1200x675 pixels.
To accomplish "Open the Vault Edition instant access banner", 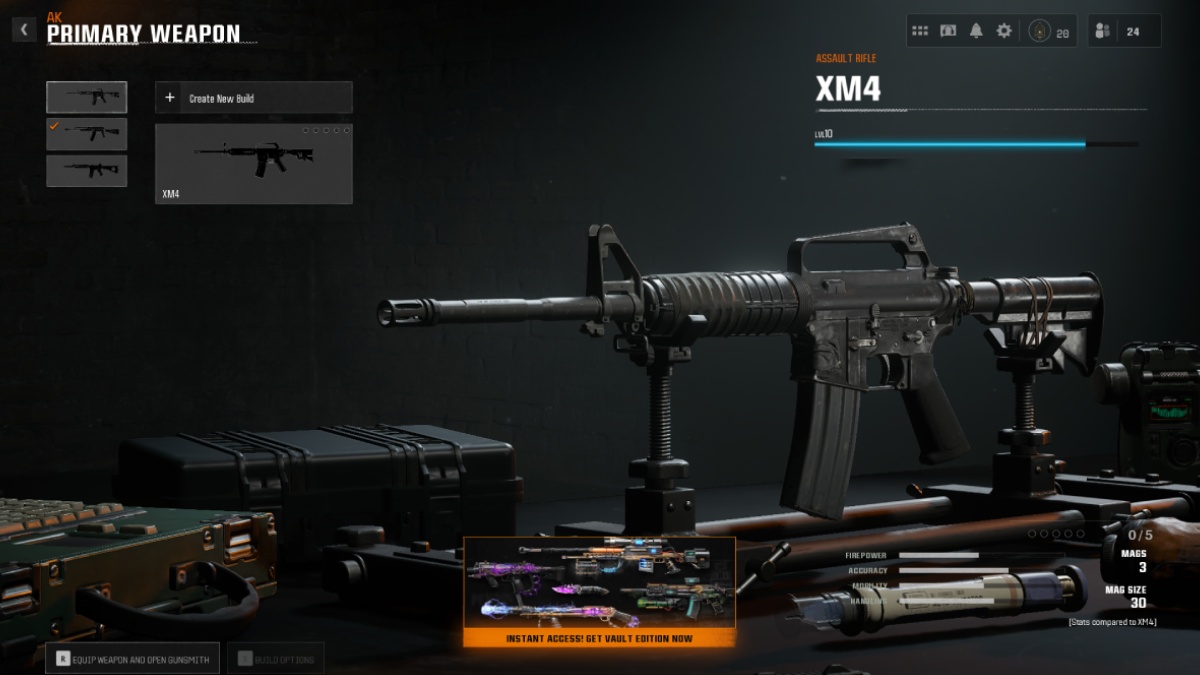I will [599, 592].
